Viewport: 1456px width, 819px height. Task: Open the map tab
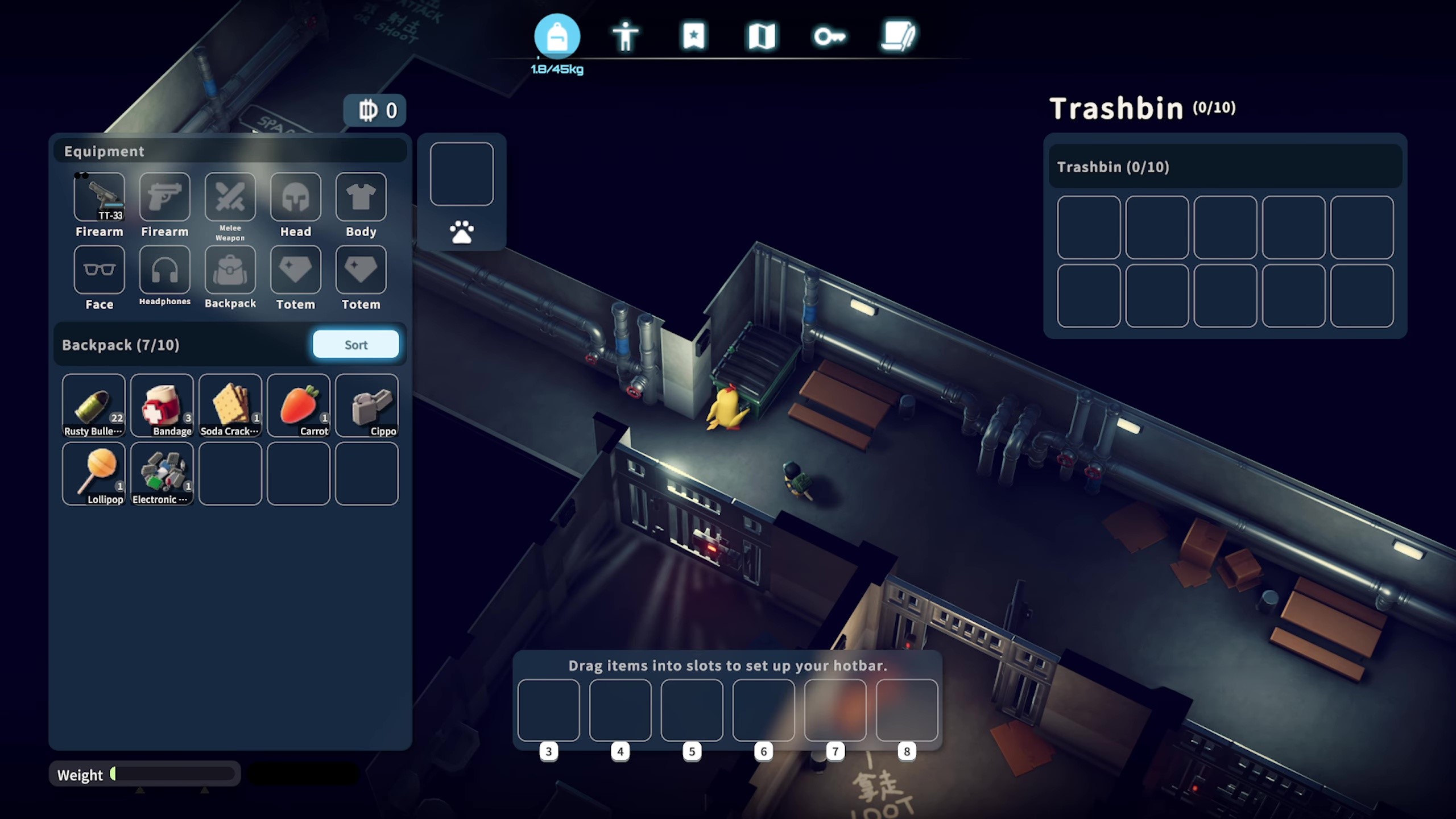(x=762, y=37)
